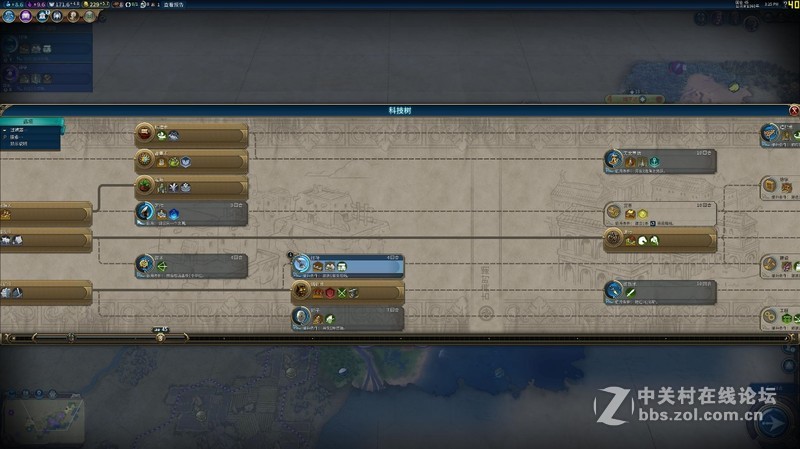800x449 pixels.
Task: Research The Wheel technology
Action: coord(347,318)
